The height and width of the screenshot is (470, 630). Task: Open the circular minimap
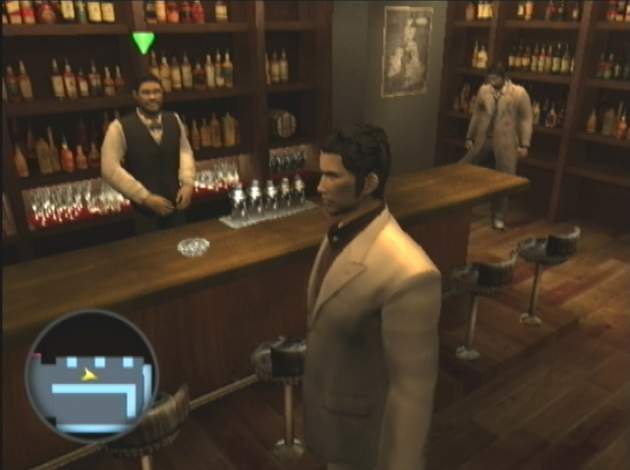tap(91, 375)
